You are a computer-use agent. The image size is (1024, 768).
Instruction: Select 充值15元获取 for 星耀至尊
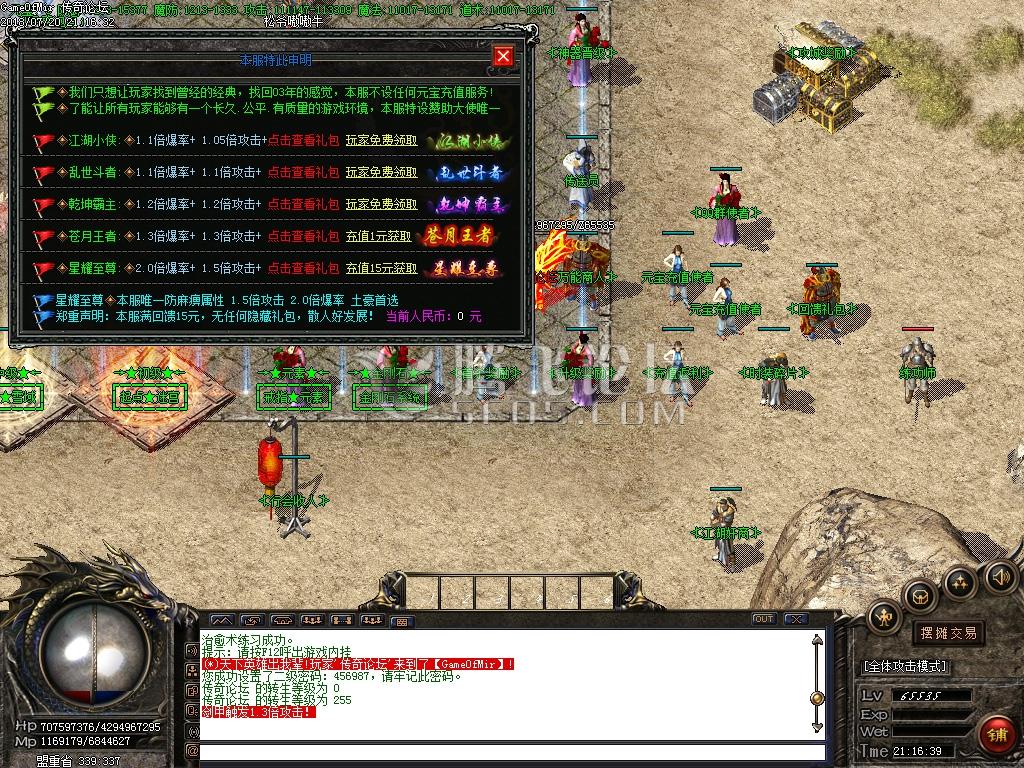click(x=385, y=269)
